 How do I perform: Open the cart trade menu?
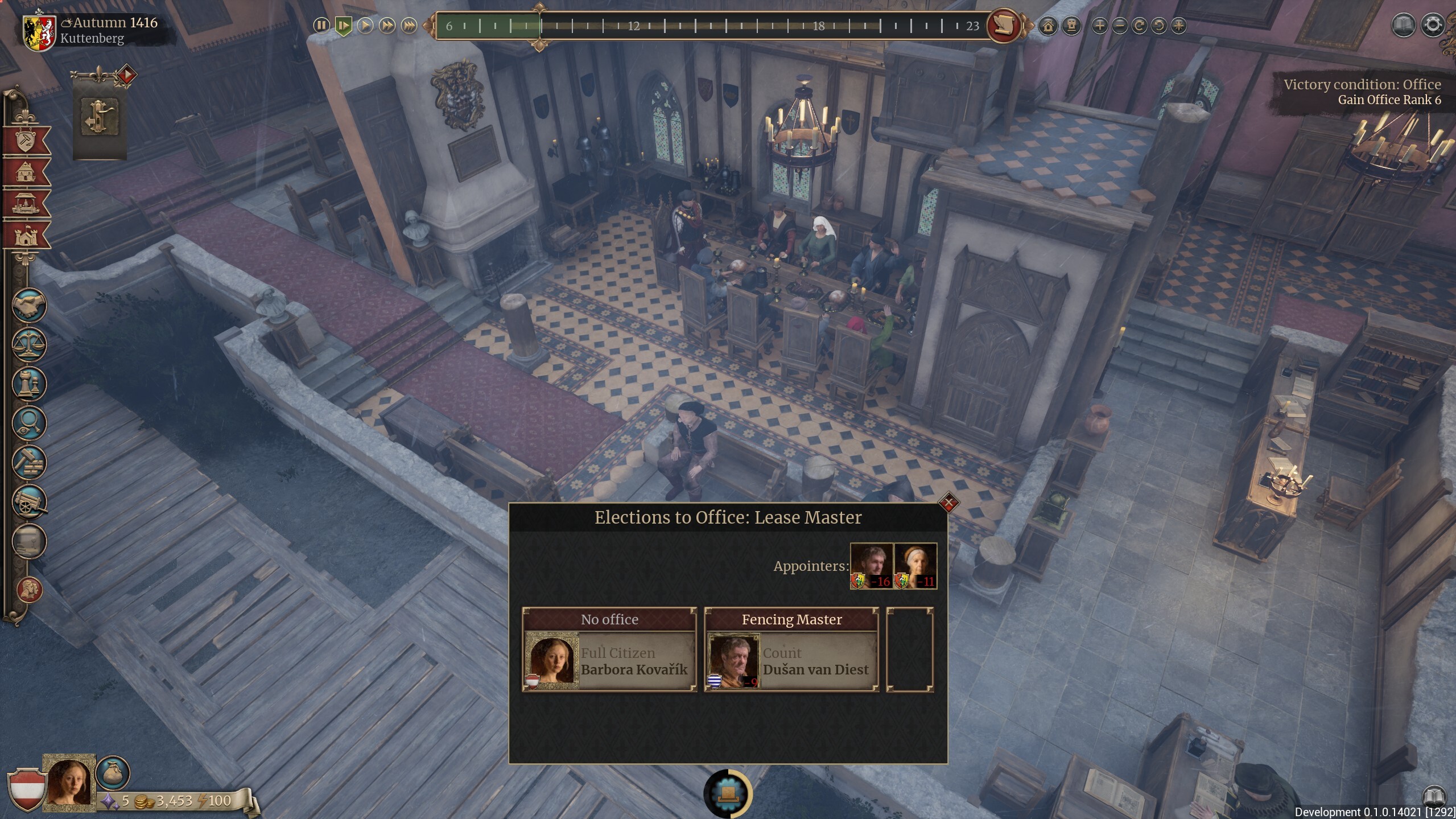(28, 501)
